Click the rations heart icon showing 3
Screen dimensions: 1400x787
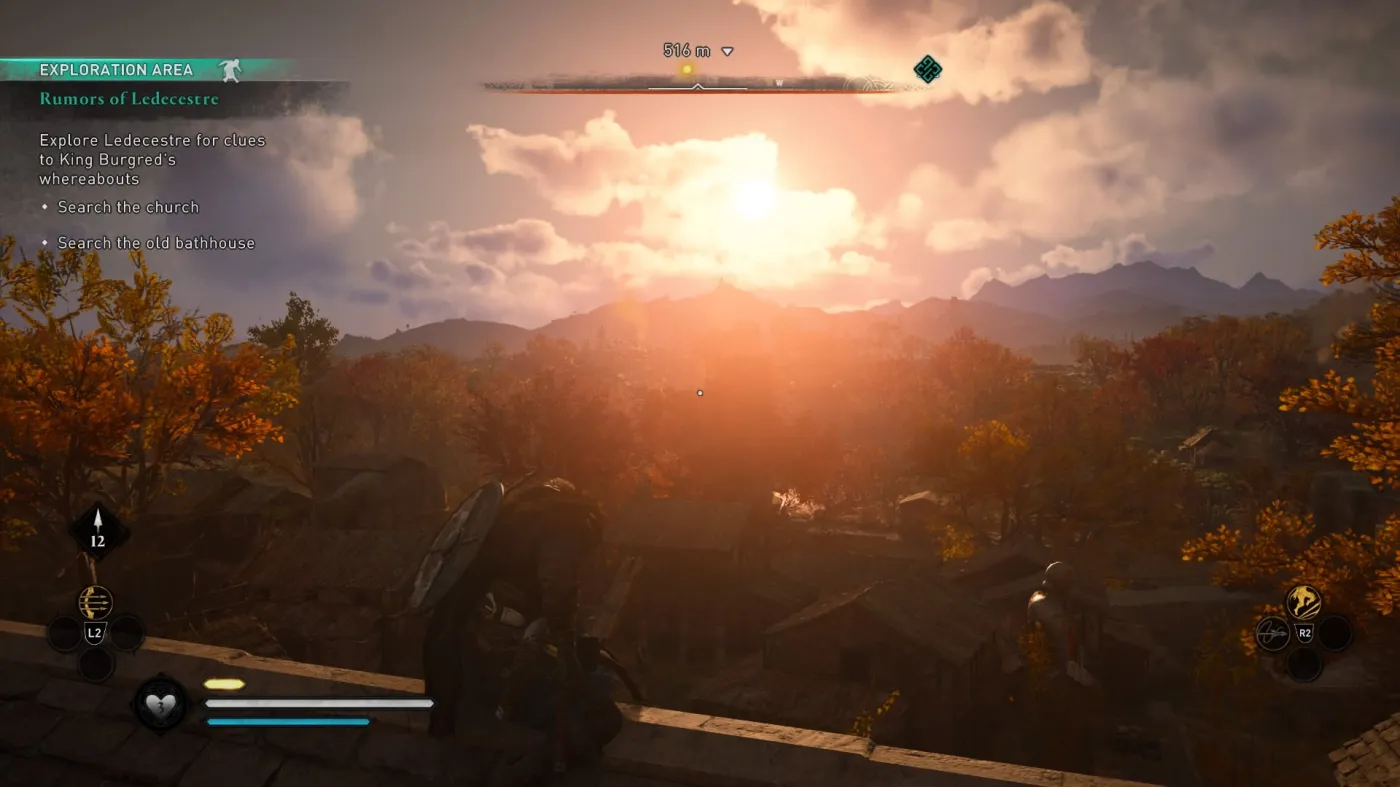[163, 704]
